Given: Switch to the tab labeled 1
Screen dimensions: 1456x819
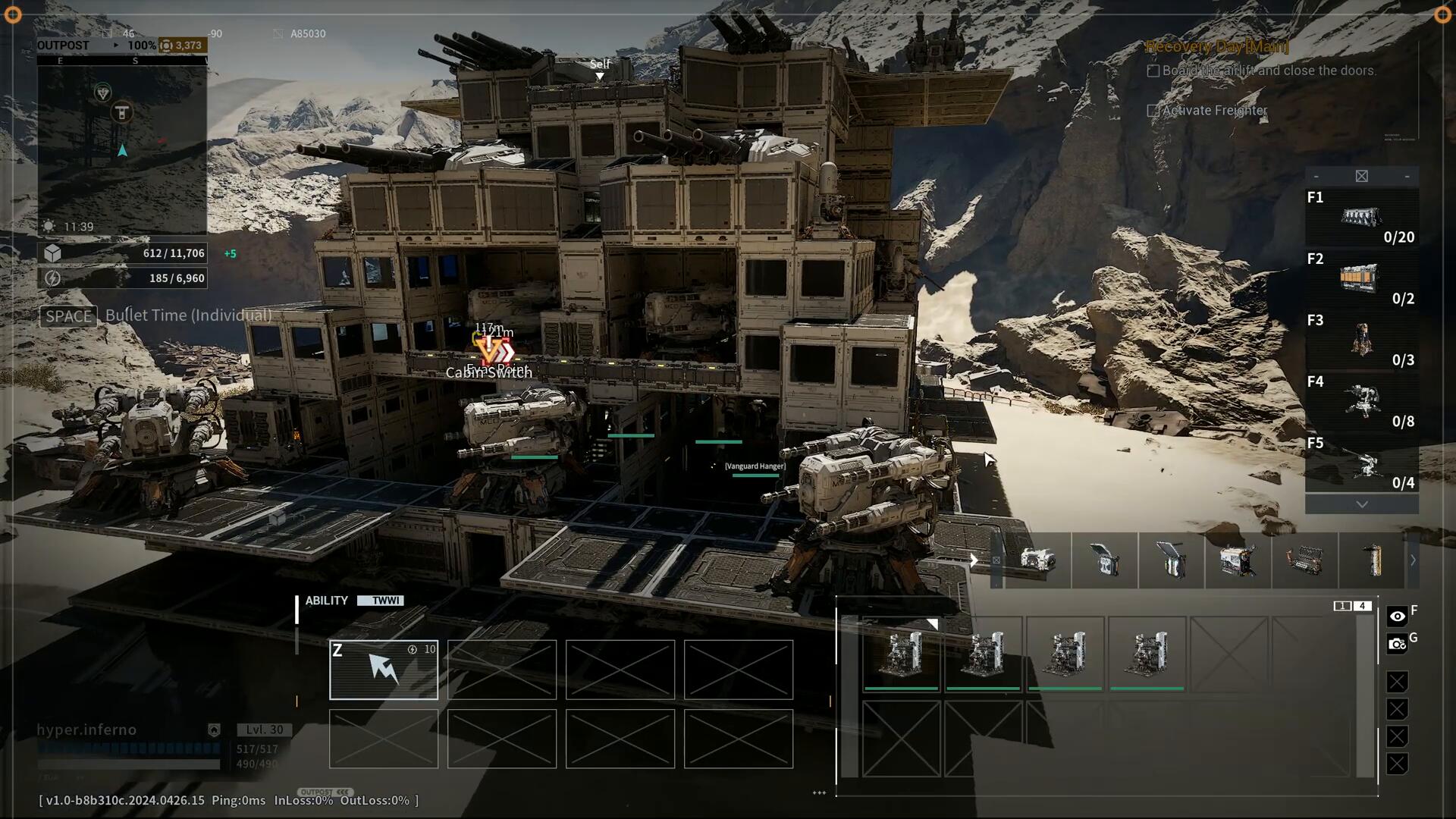Looking at the screenshot, I should (1342, 606).
